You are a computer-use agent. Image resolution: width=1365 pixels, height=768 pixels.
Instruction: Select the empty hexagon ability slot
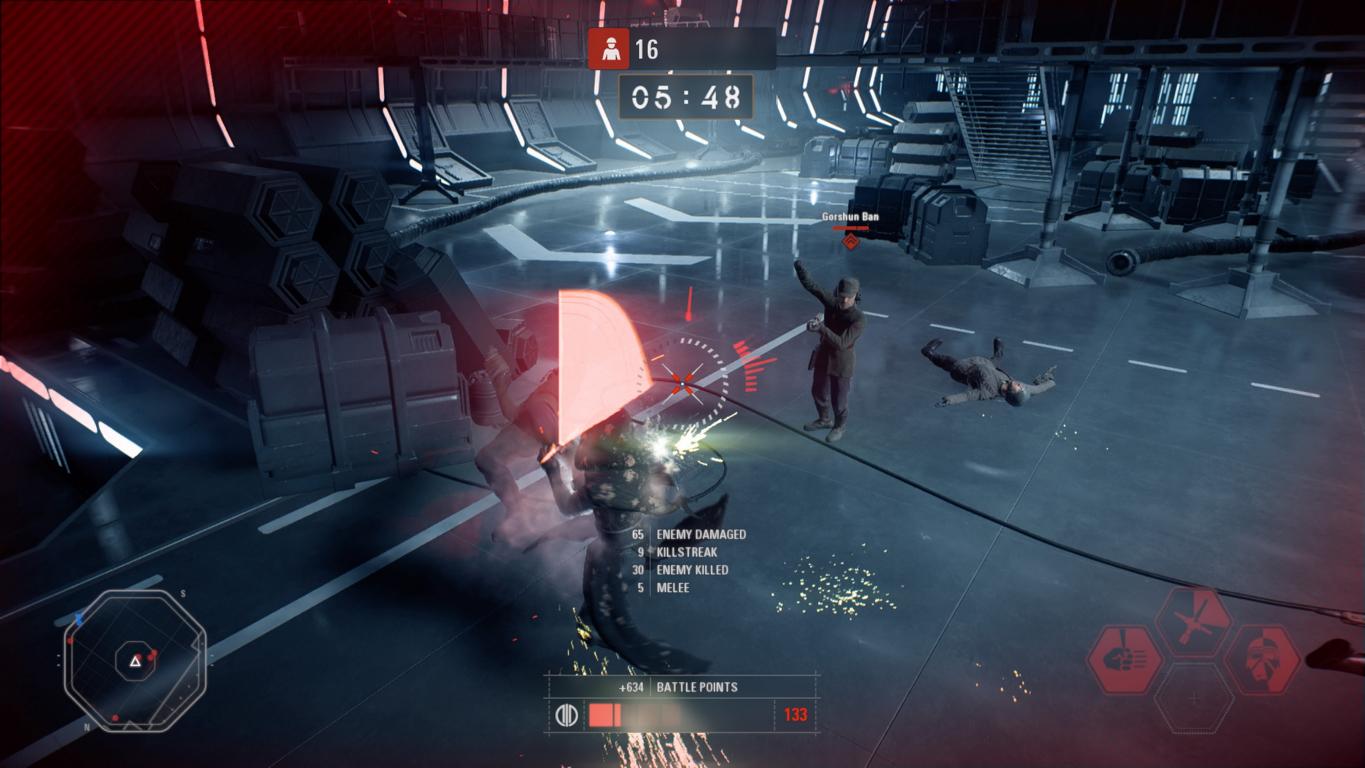pos(1194,697)
